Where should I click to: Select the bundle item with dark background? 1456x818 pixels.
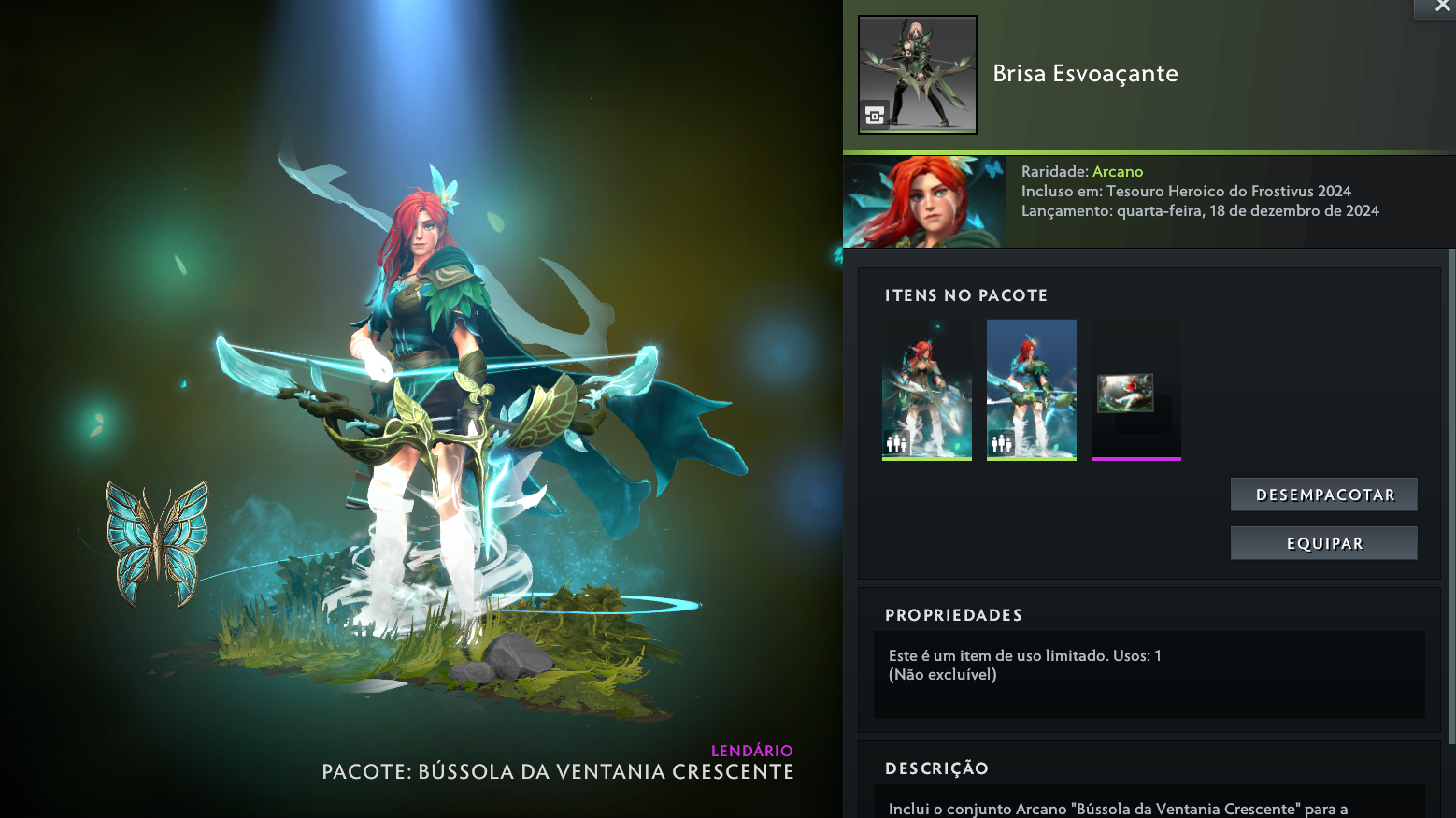click(x=927, y=389)
